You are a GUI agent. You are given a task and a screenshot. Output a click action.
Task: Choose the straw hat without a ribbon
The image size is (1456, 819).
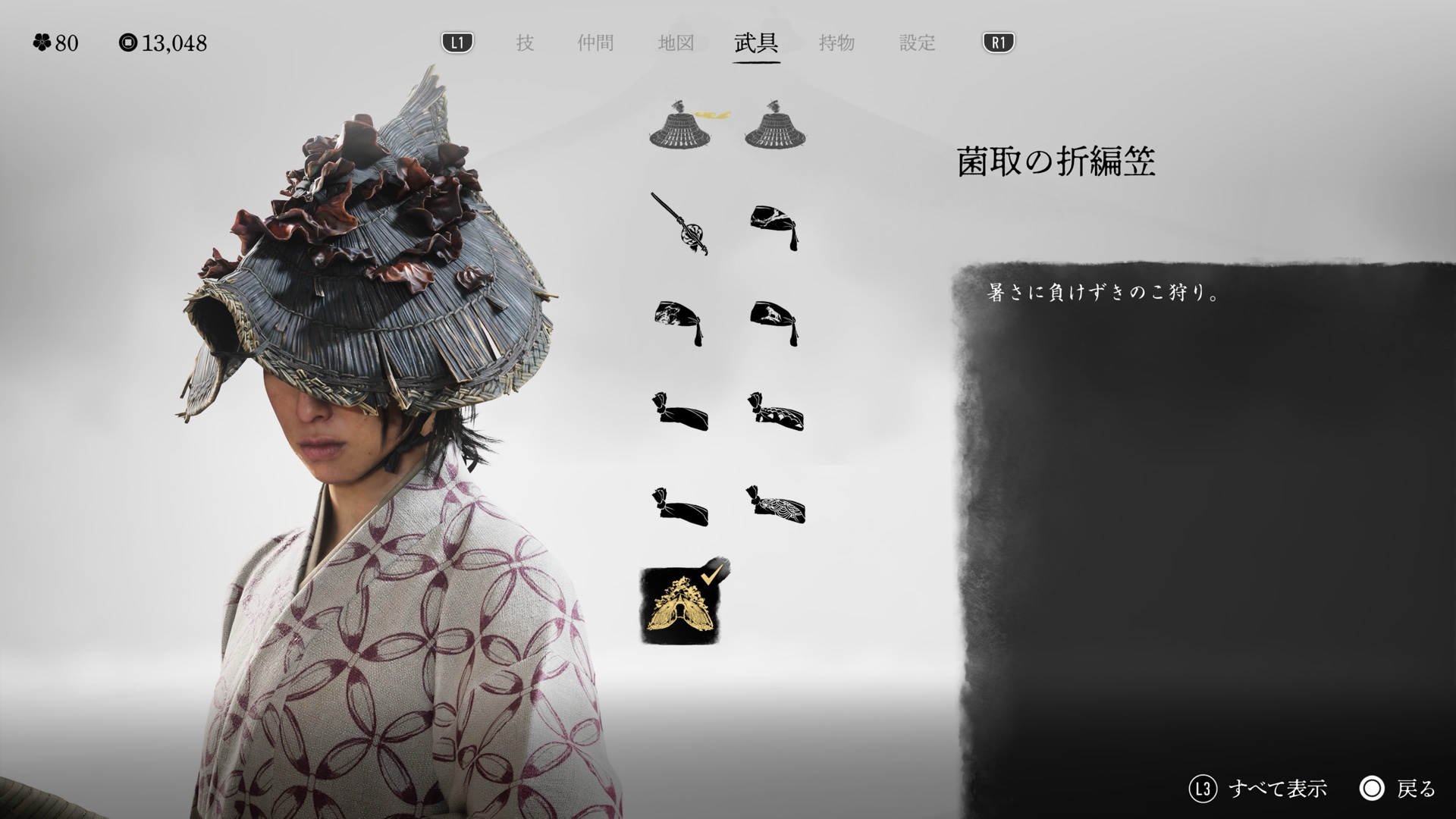[x=776, y=124]
